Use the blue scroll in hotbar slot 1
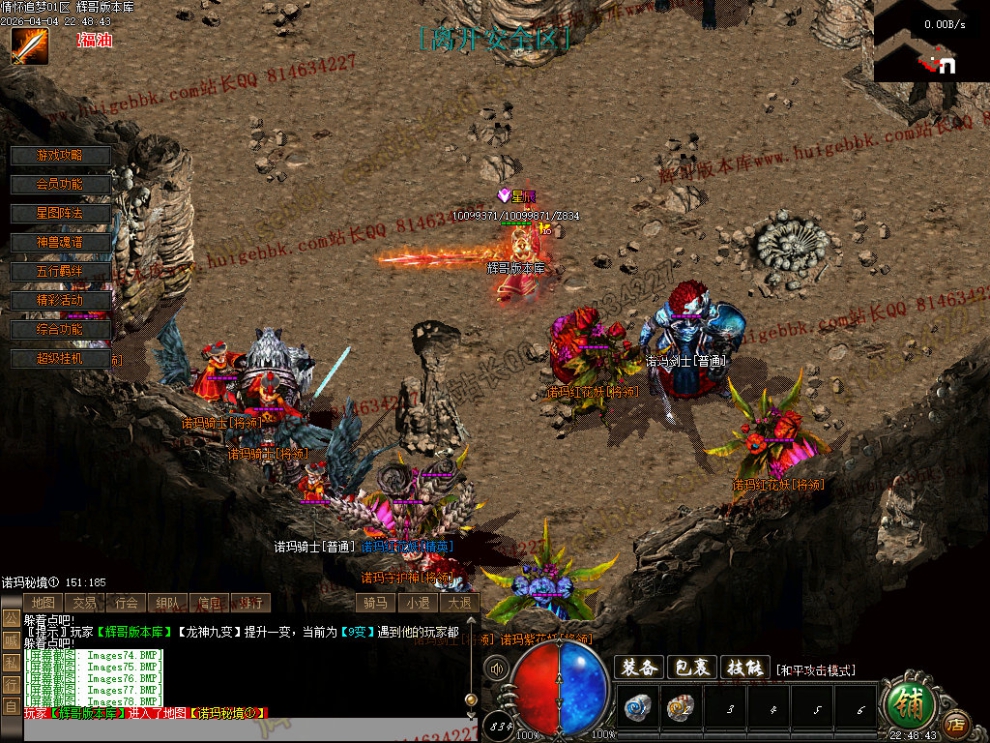Screen dimensions: 990x743 pyautogui.click(x=638, y=708)
